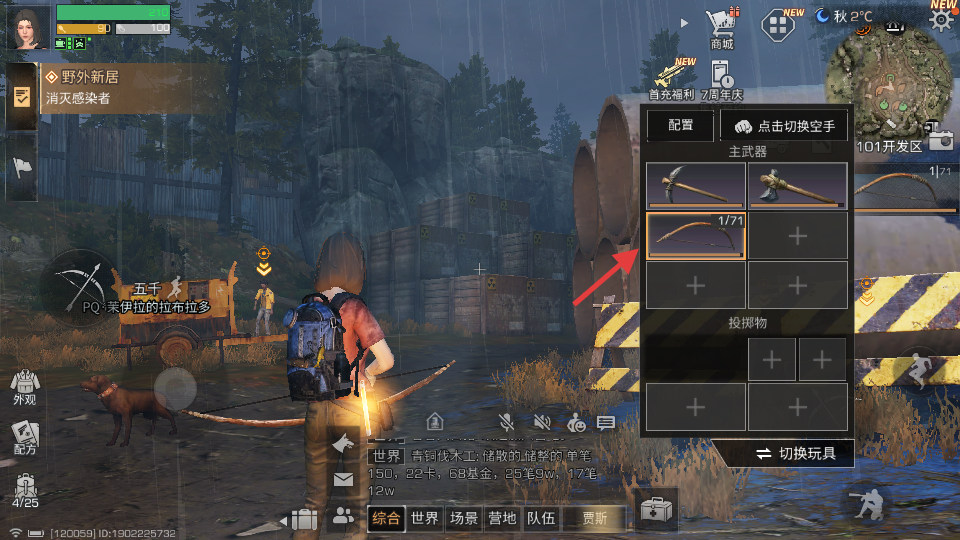Switch chat to the 世界 tab
The width and height of the screenshot is (960, 540).
tap(425, 518)
